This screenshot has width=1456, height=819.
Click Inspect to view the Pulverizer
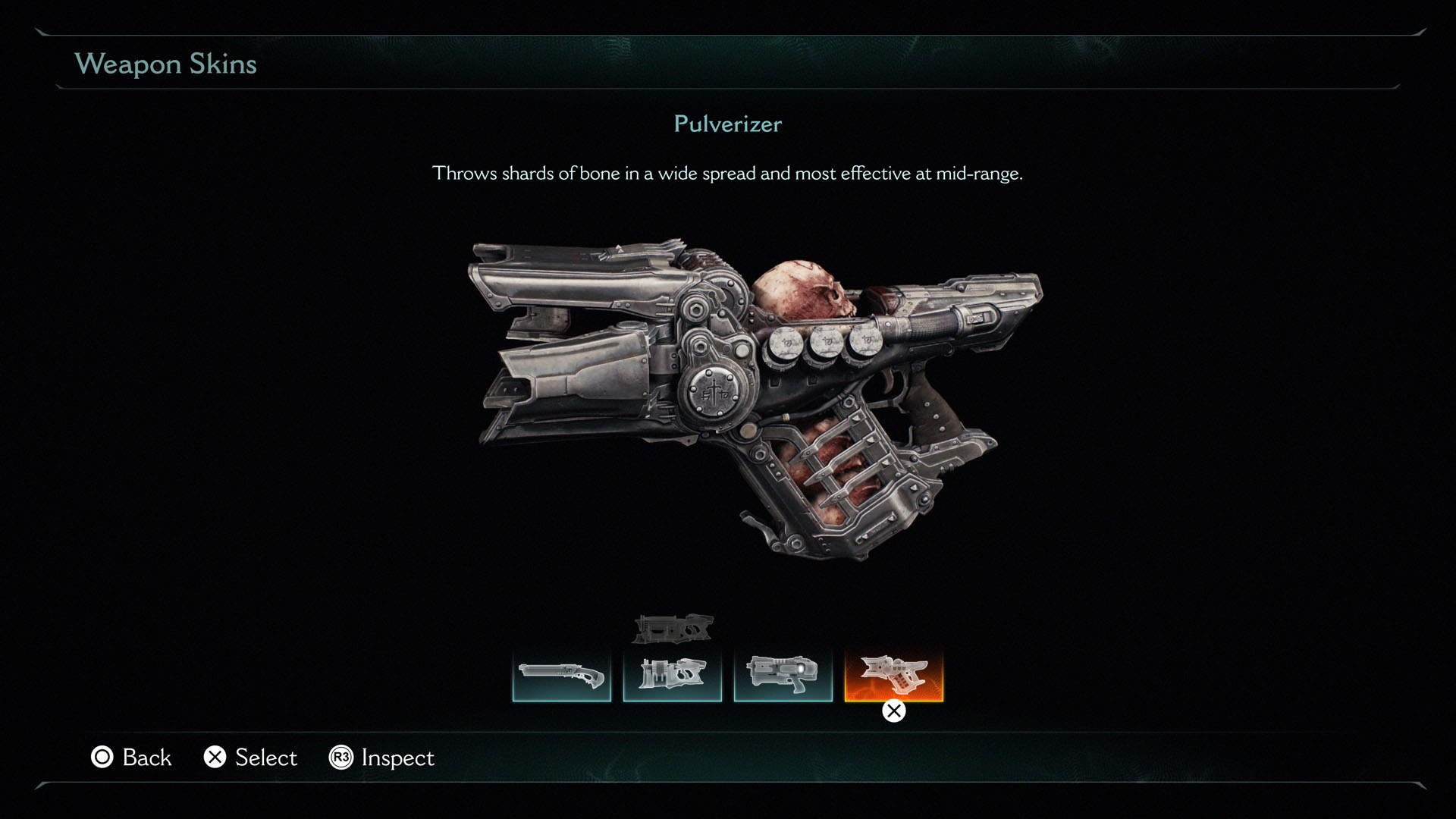coord(382,758)
